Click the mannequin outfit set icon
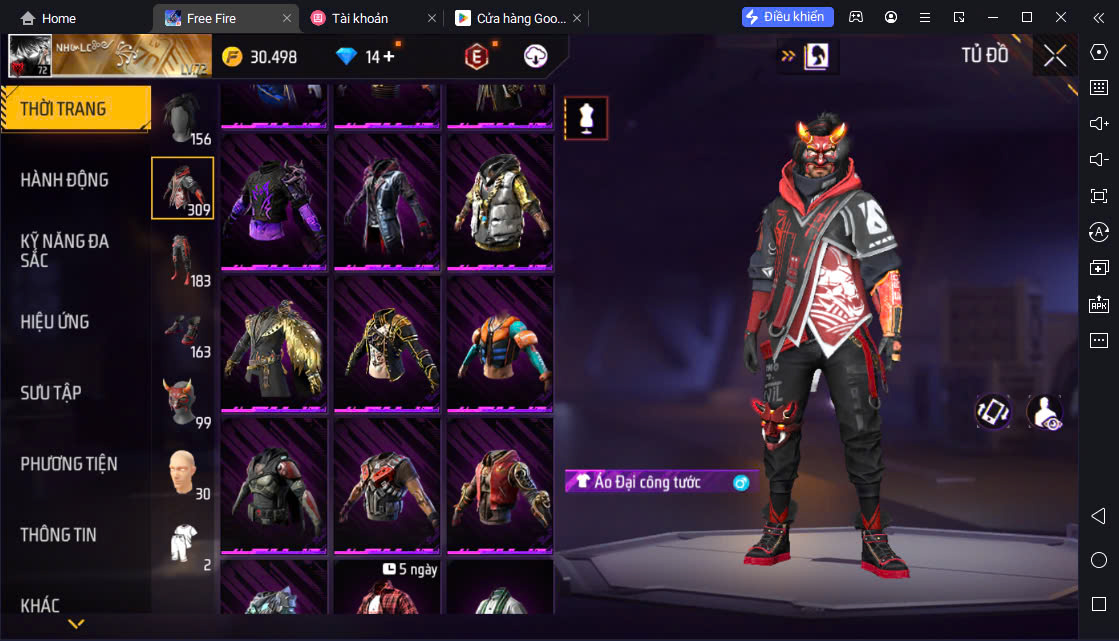Viewport: 1119px width, 641px height. click(x=586, y=118)
